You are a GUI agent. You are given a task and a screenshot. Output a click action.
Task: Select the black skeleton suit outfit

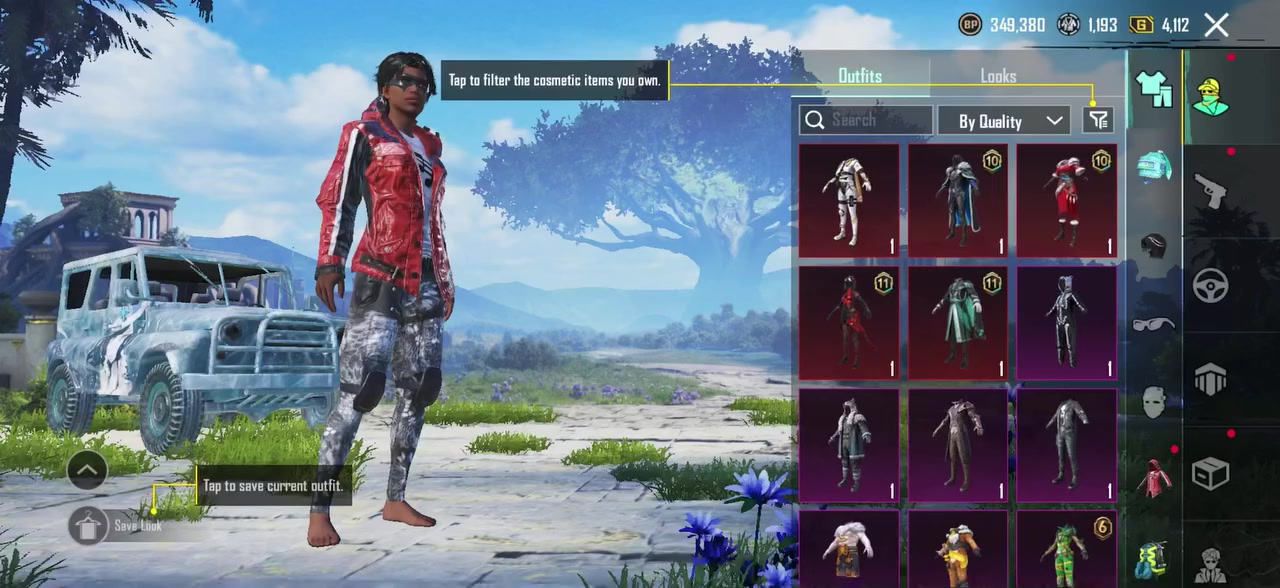[1066, 323]
